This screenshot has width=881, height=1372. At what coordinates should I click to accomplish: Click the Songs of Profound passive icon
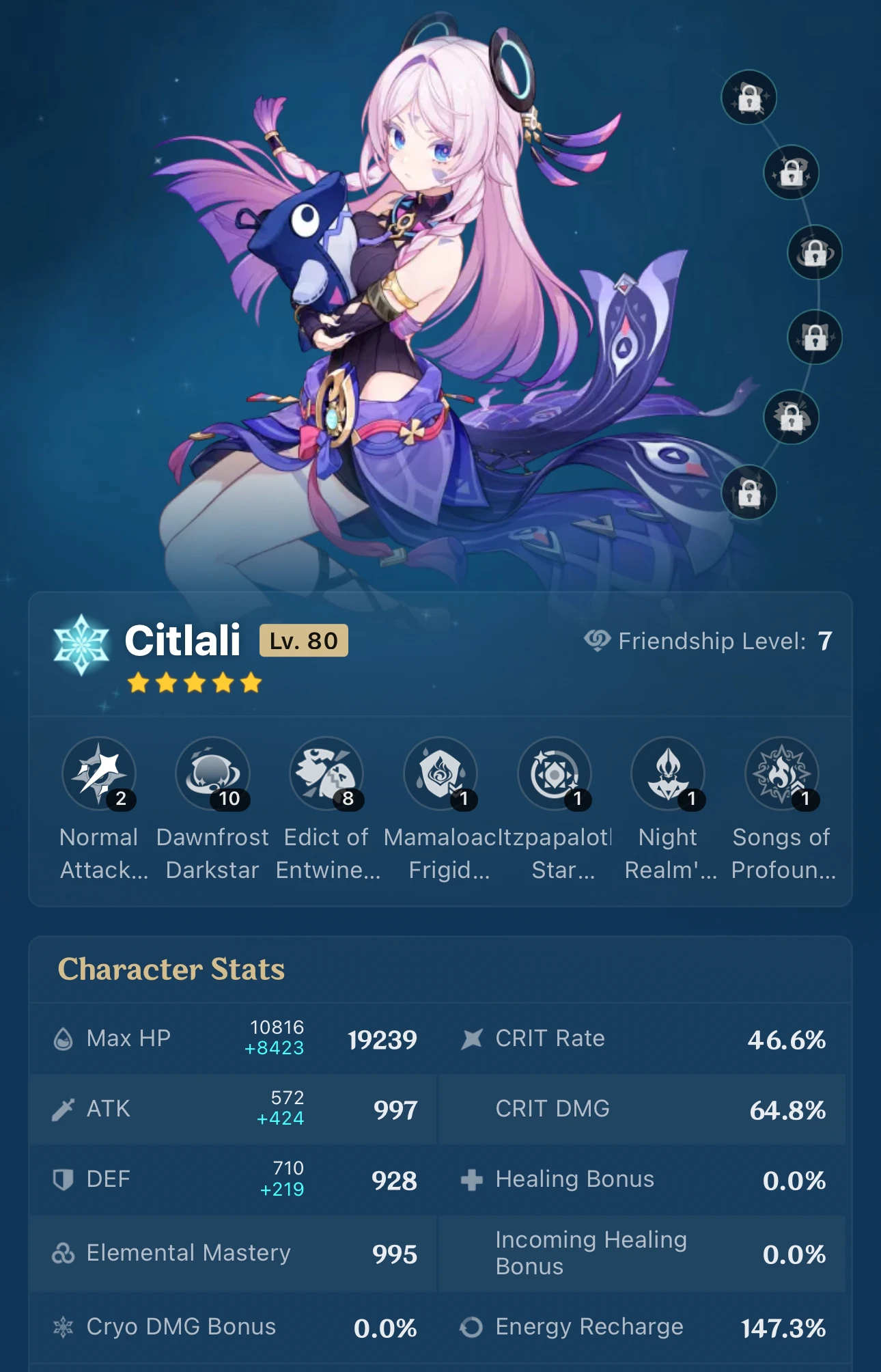pos(781,774)
